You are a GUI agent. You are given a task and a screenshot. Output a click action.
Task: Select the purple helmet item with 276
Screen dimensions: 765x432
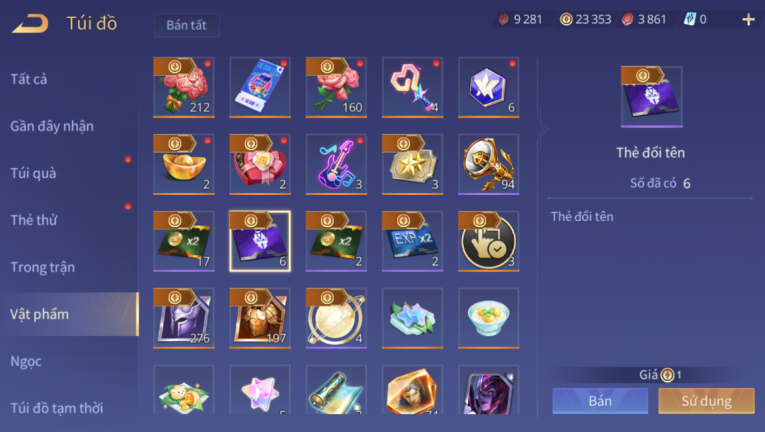click(x=184, y=318)
